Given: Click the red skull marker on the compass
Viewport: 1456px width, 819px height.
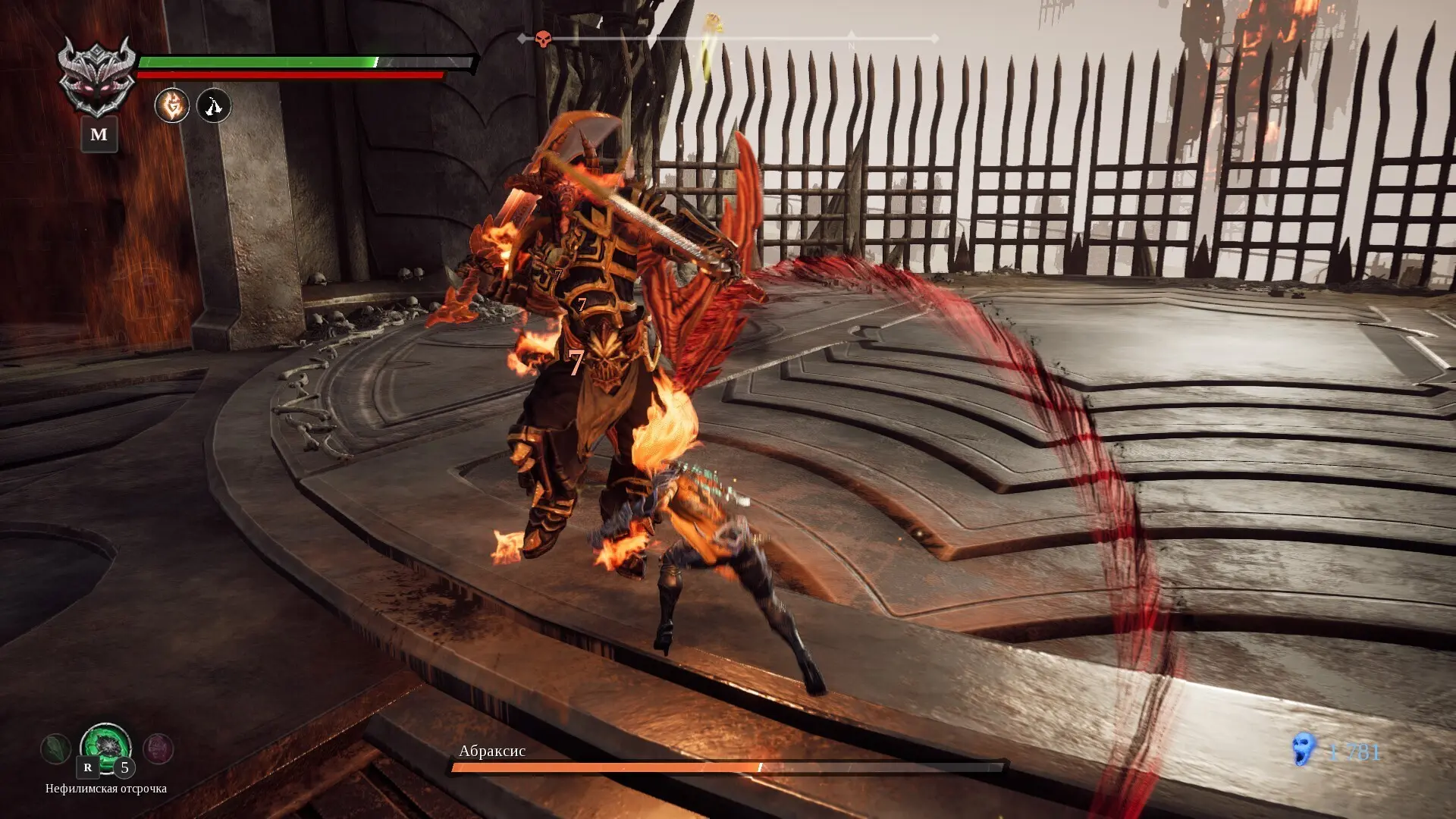Looking at the screenshot, I should point(543,39).
